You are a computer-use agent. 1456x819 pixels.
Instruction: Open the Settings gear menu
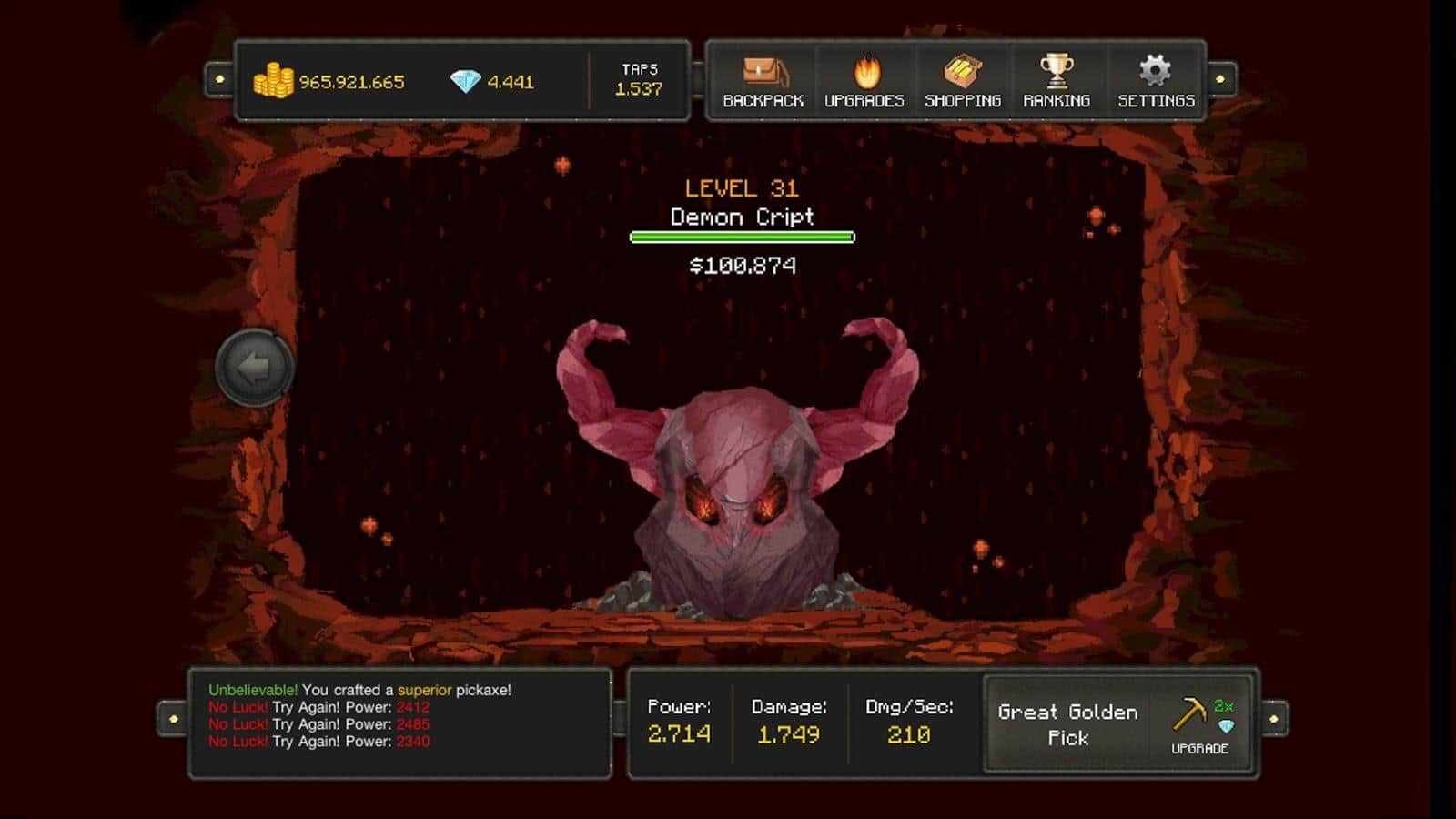(x=1154, y=80)
